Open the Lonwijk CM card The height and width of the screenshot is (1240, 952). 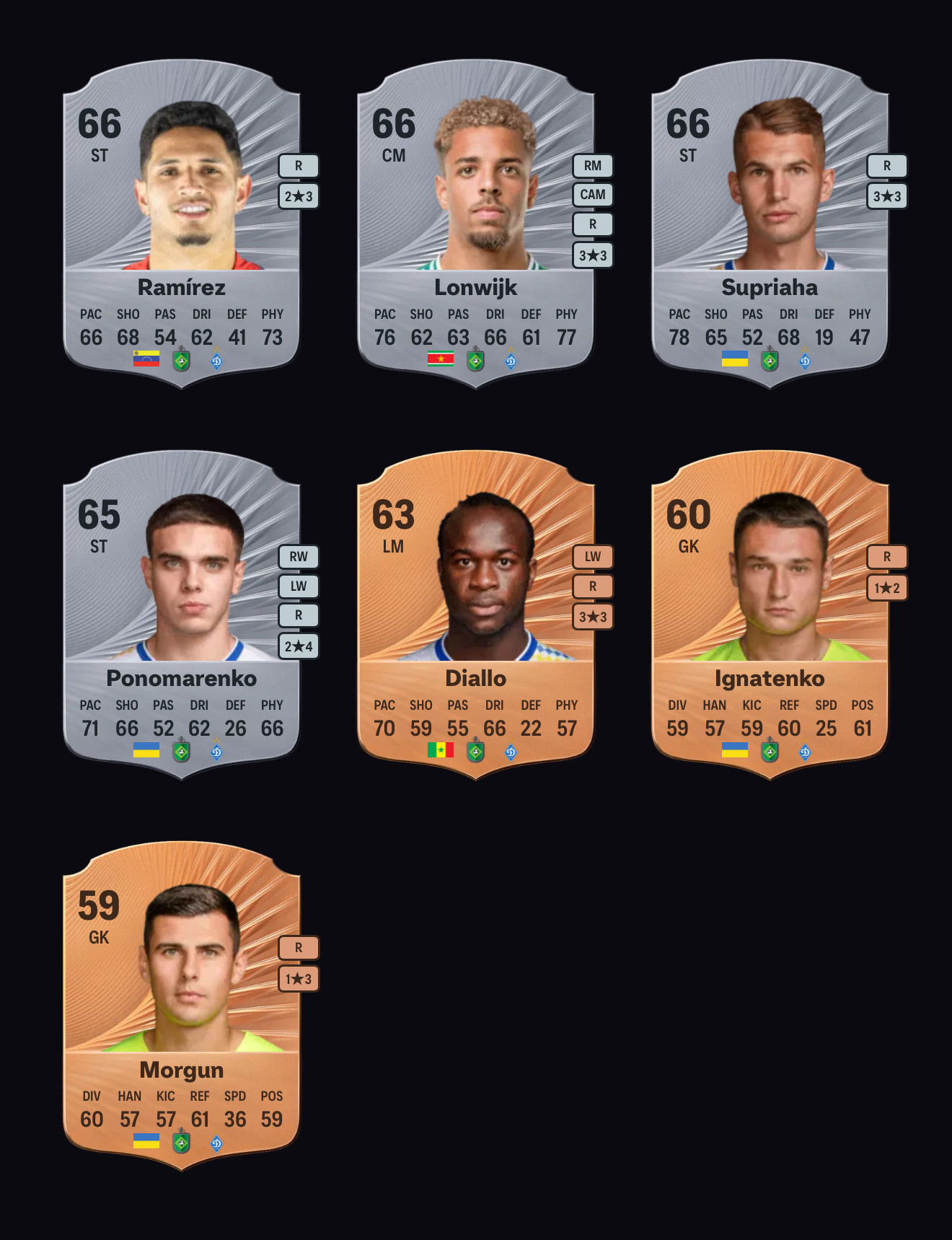pos(476,224)
